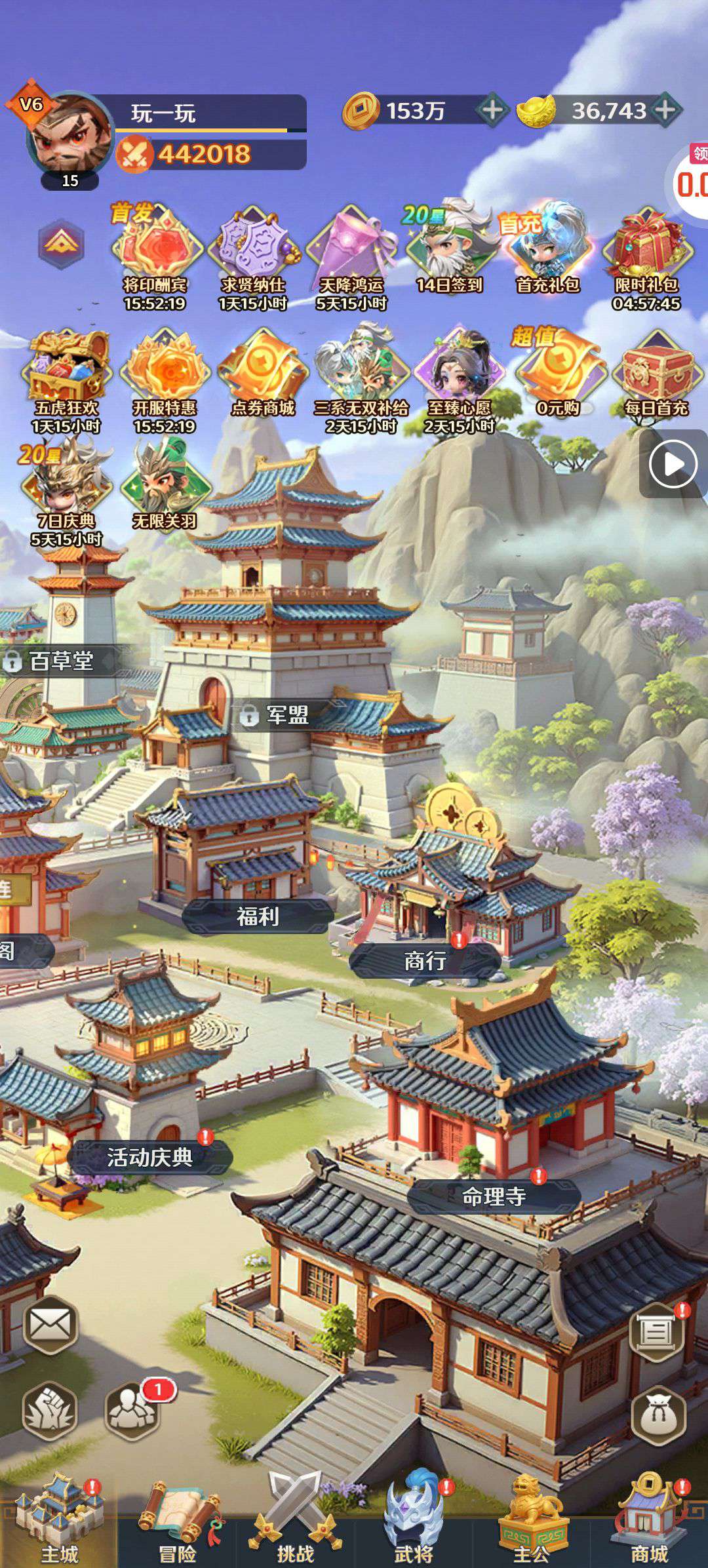Open the 14日签到 sign-in event

tap(450, 250)
